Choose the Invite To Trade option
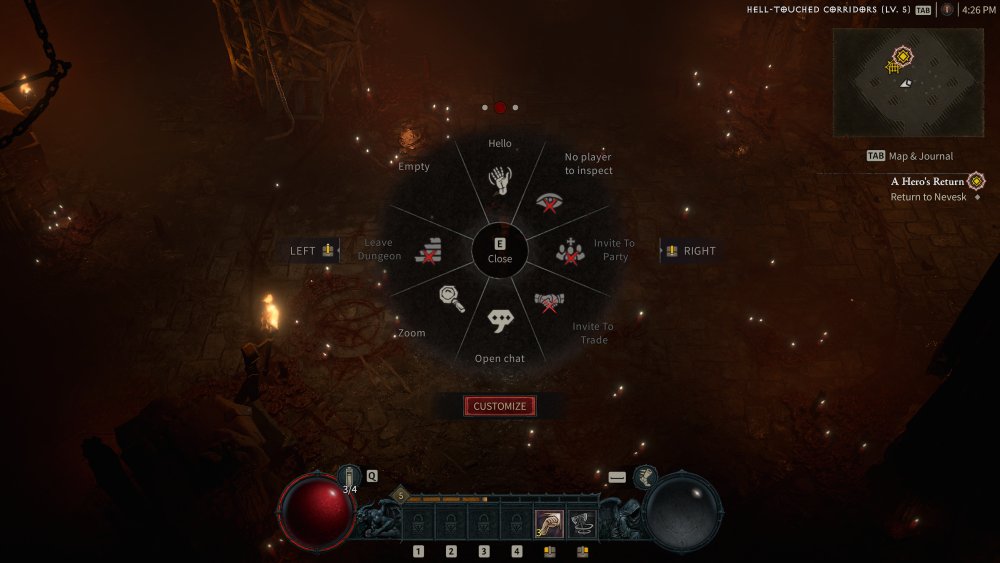The image size is (1000, 563). (x=549, y=301)
